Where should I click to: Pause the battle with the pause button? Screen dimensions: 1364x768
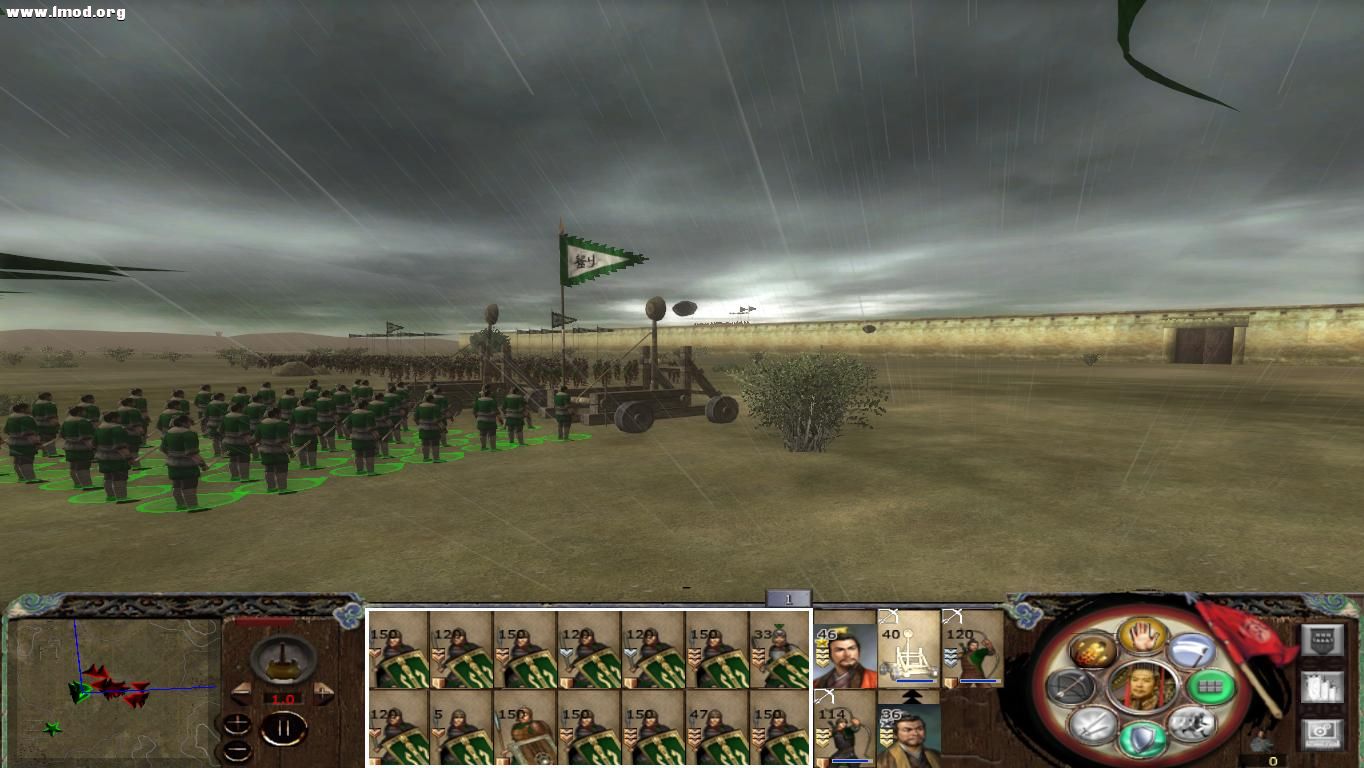(x=283, y=727)
